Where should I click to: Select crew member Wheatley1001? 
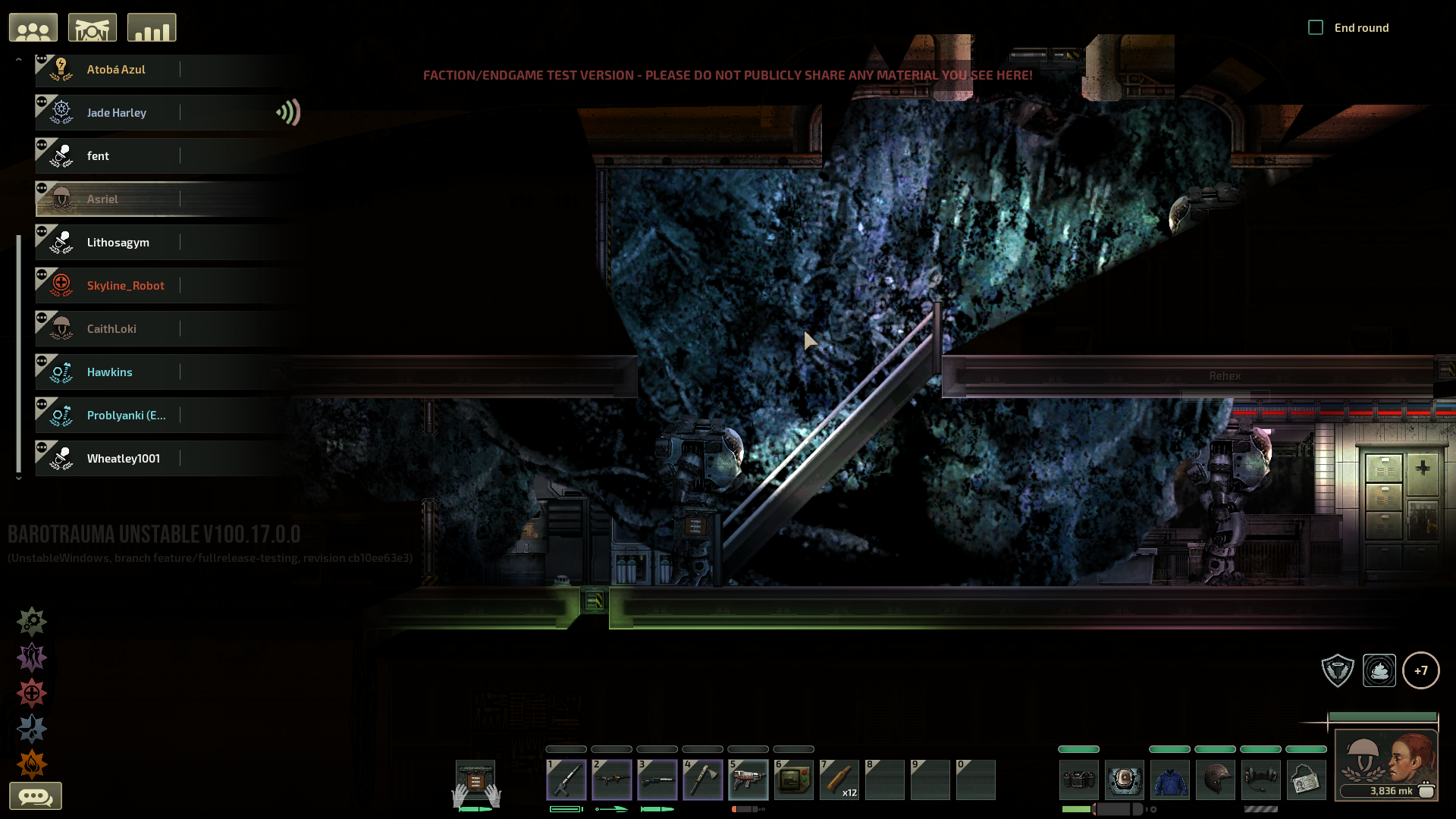123,459
